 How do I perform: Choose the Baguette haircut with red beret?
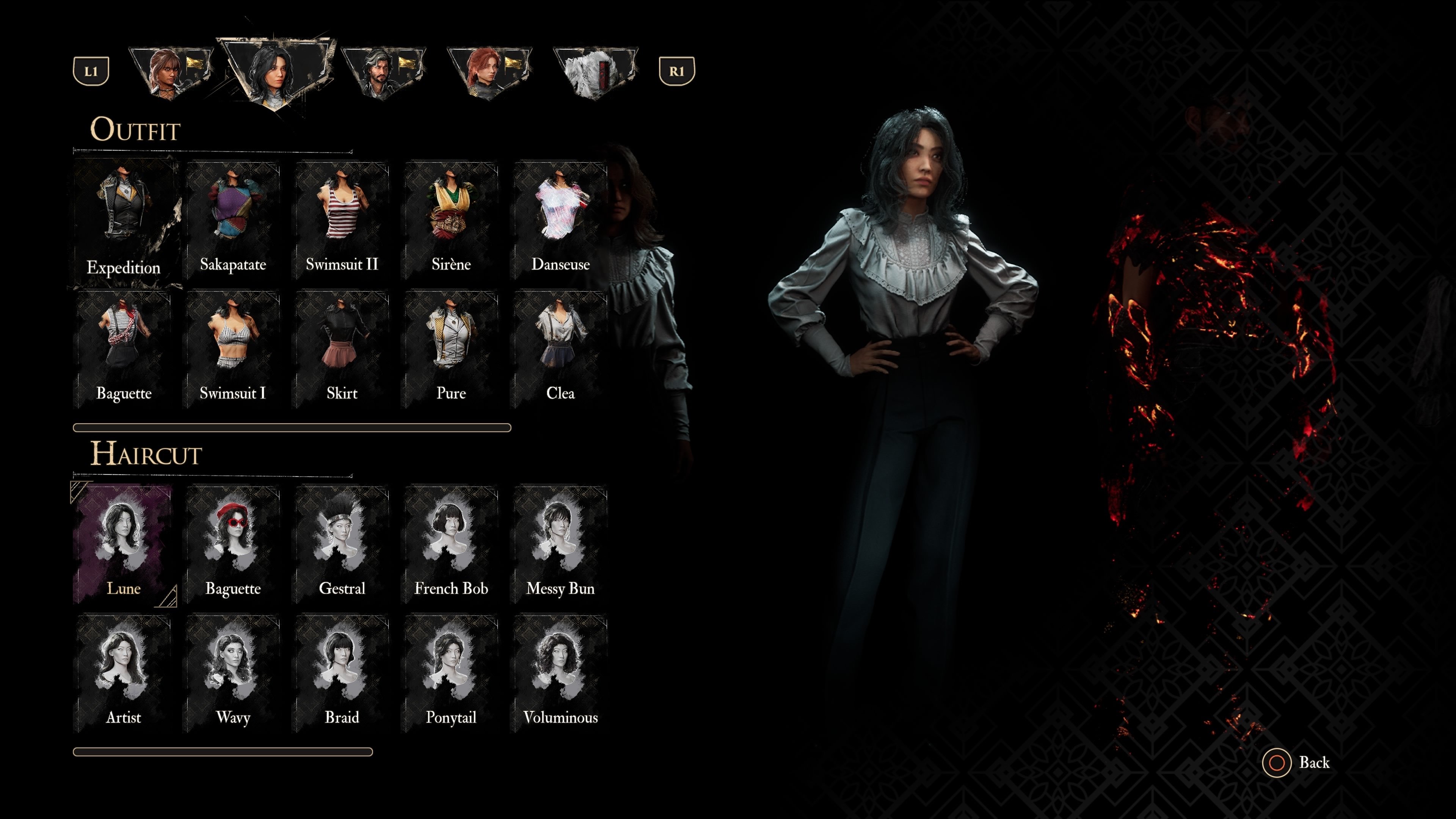[x=233, y=544]
